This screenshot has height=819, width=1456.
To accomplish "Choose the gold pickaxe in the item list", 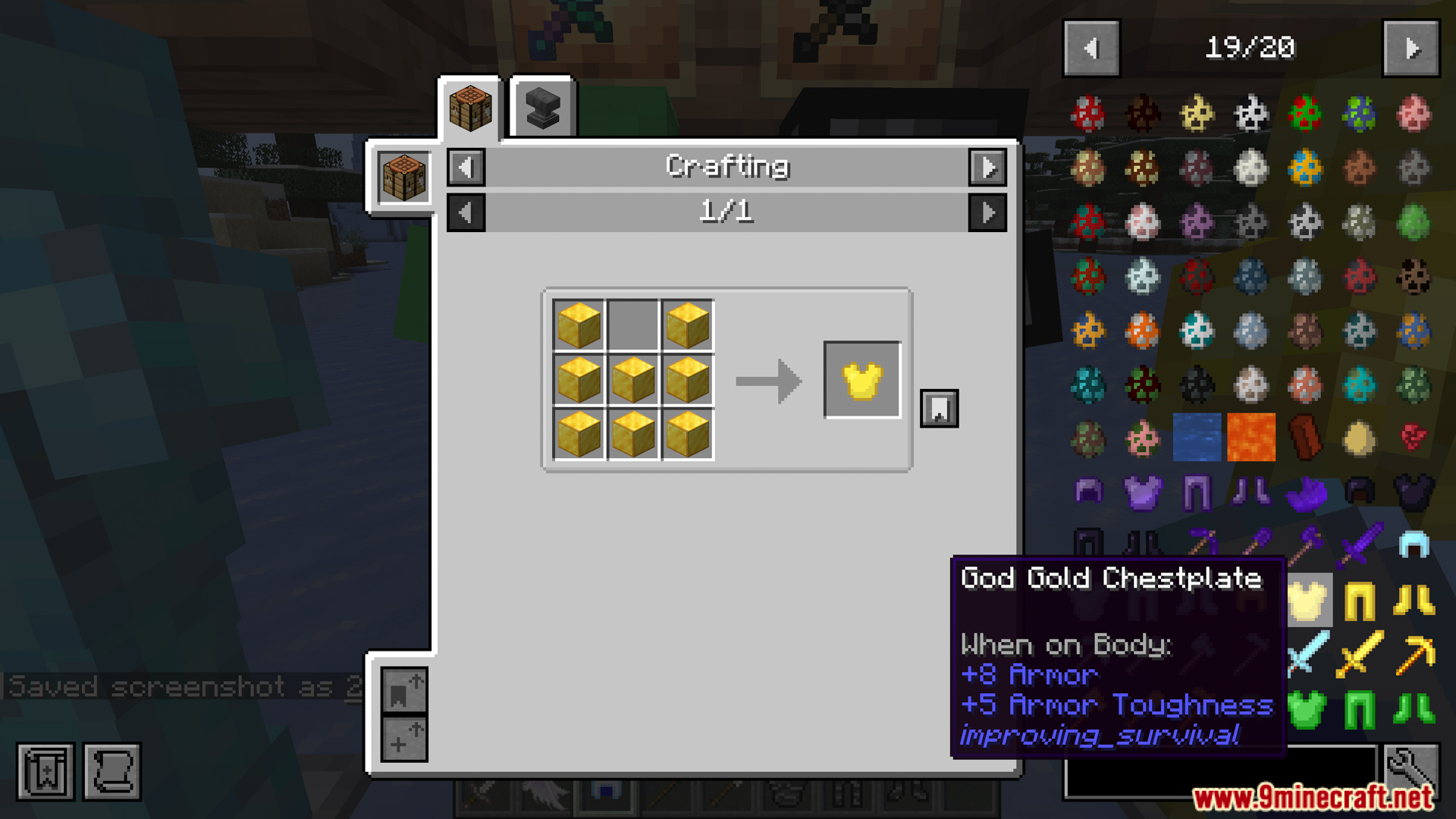I will (1414, 655).
